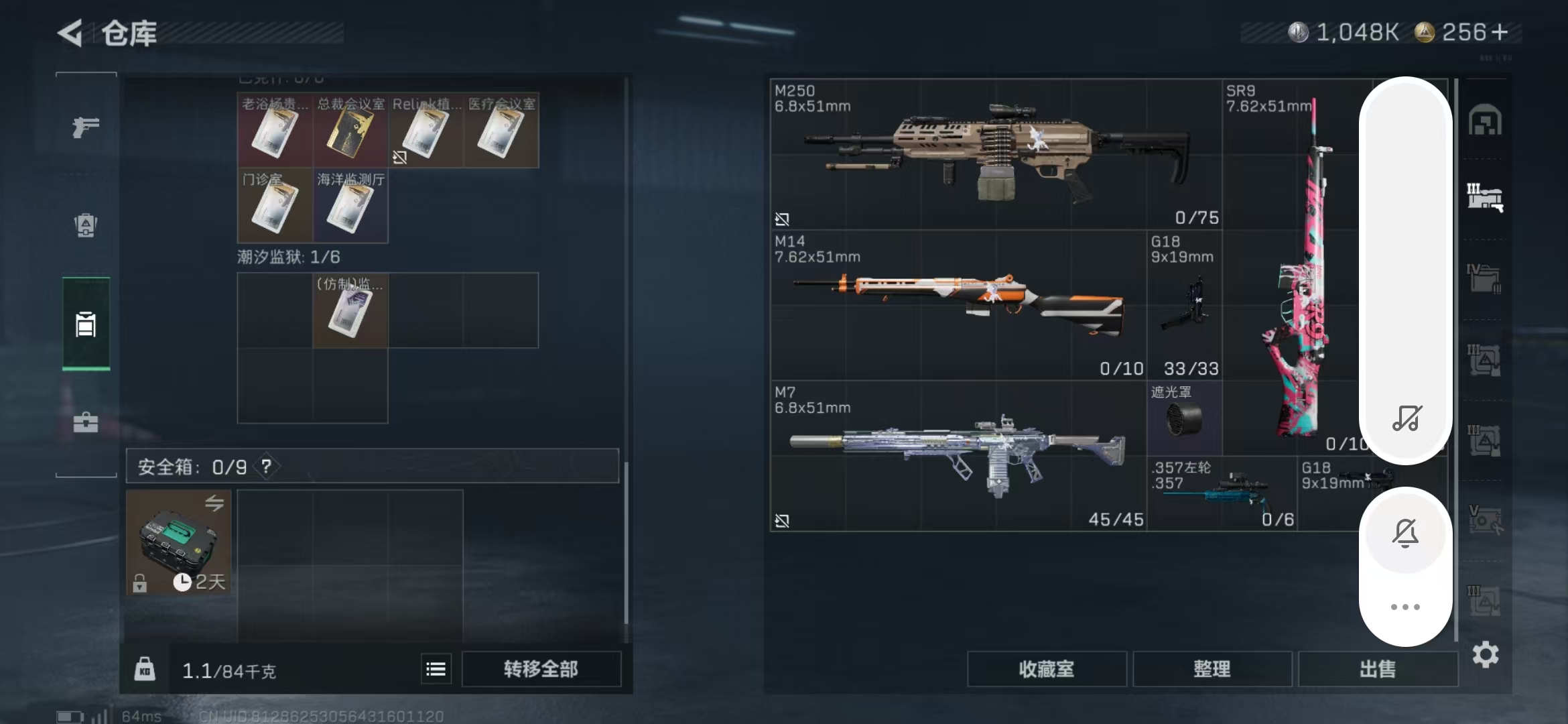Select the 海洋监测厅 key card
The image size is (1568, 724).
click(x=350, y=207)
